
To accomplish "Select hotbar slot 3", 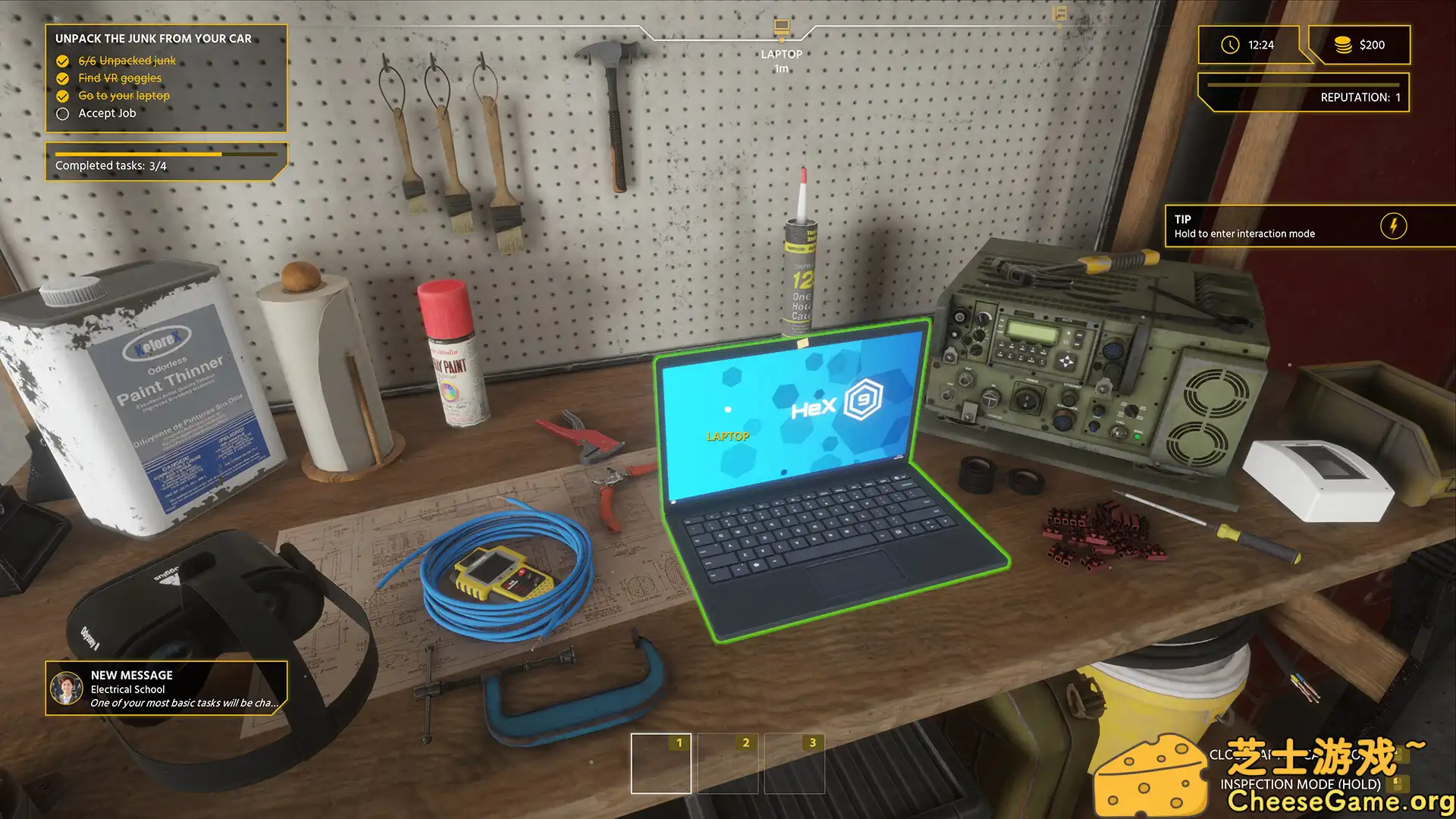I will coord(793,762).
